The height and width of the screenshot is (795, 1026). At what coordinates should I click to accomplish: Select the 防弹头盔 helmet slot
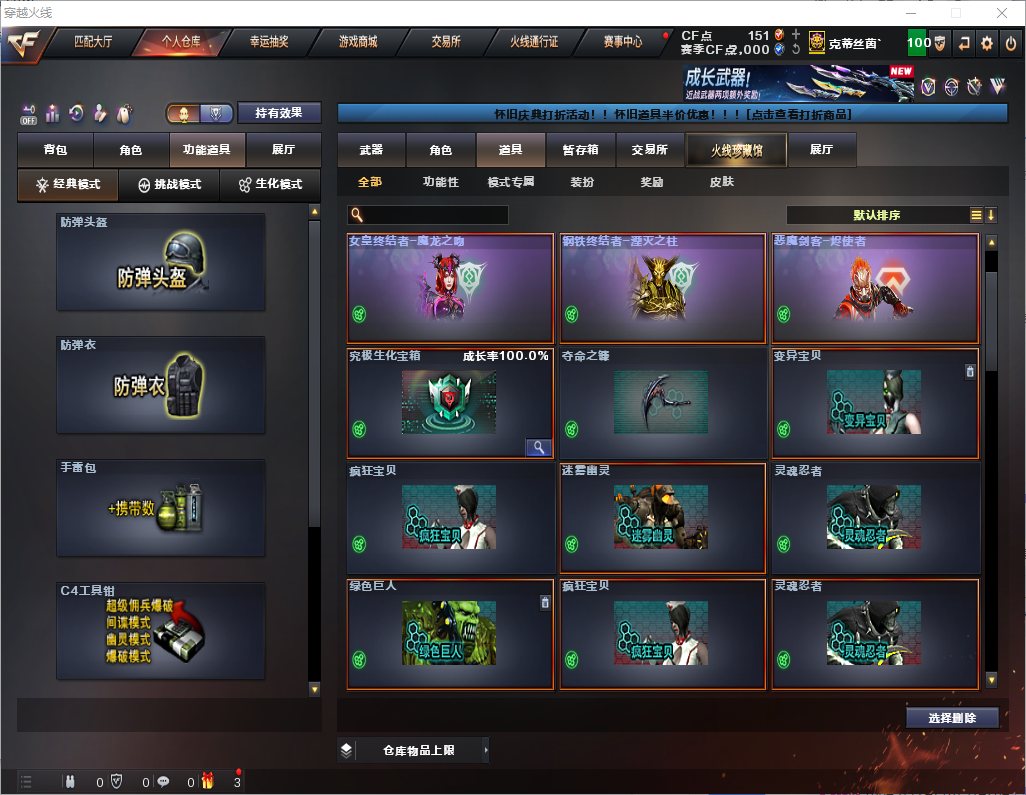pyautogui.click(x=161, y=262)
